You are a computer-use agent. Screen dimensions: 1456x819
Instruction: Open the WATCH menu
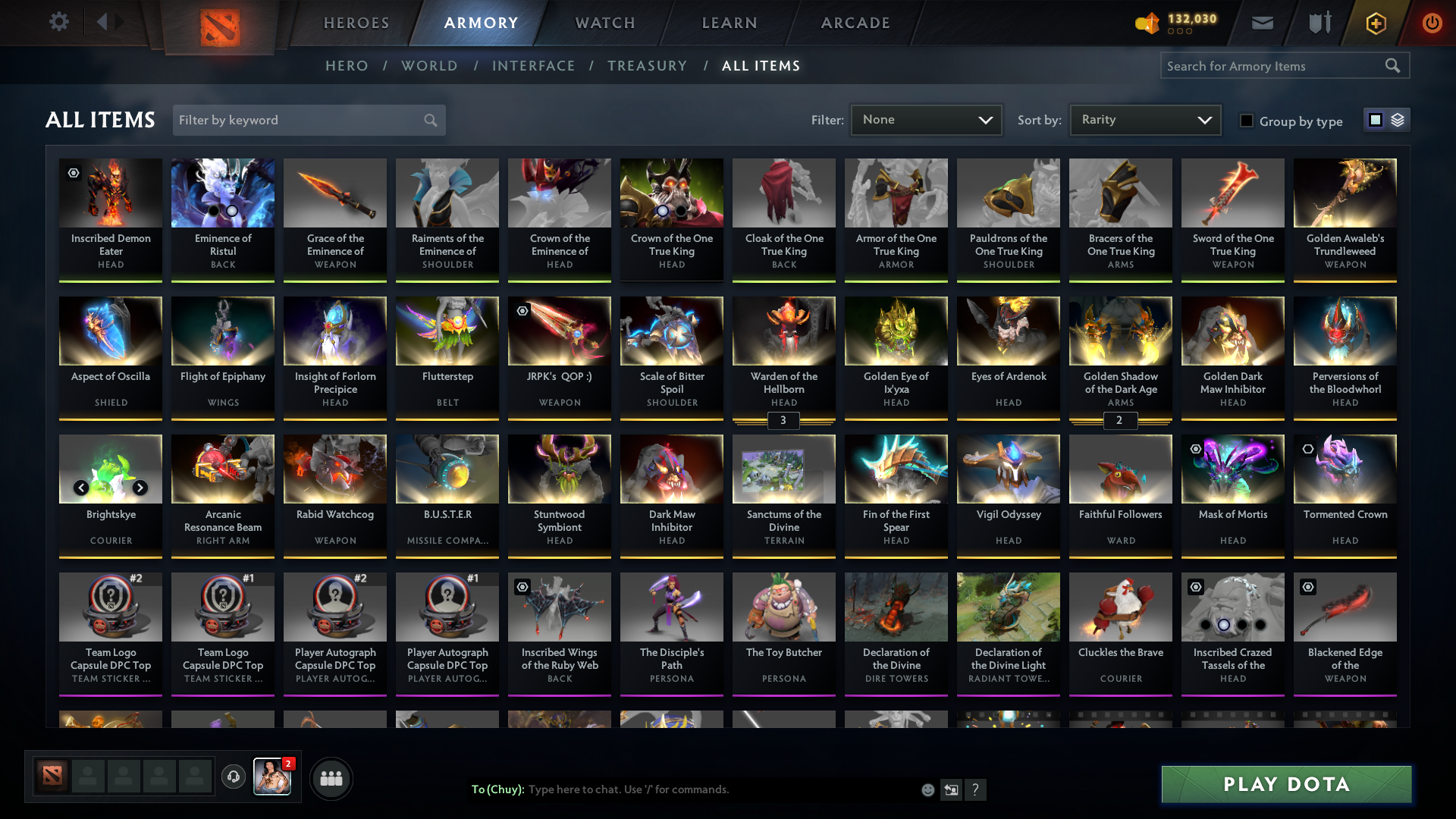[x=604, y=23]
